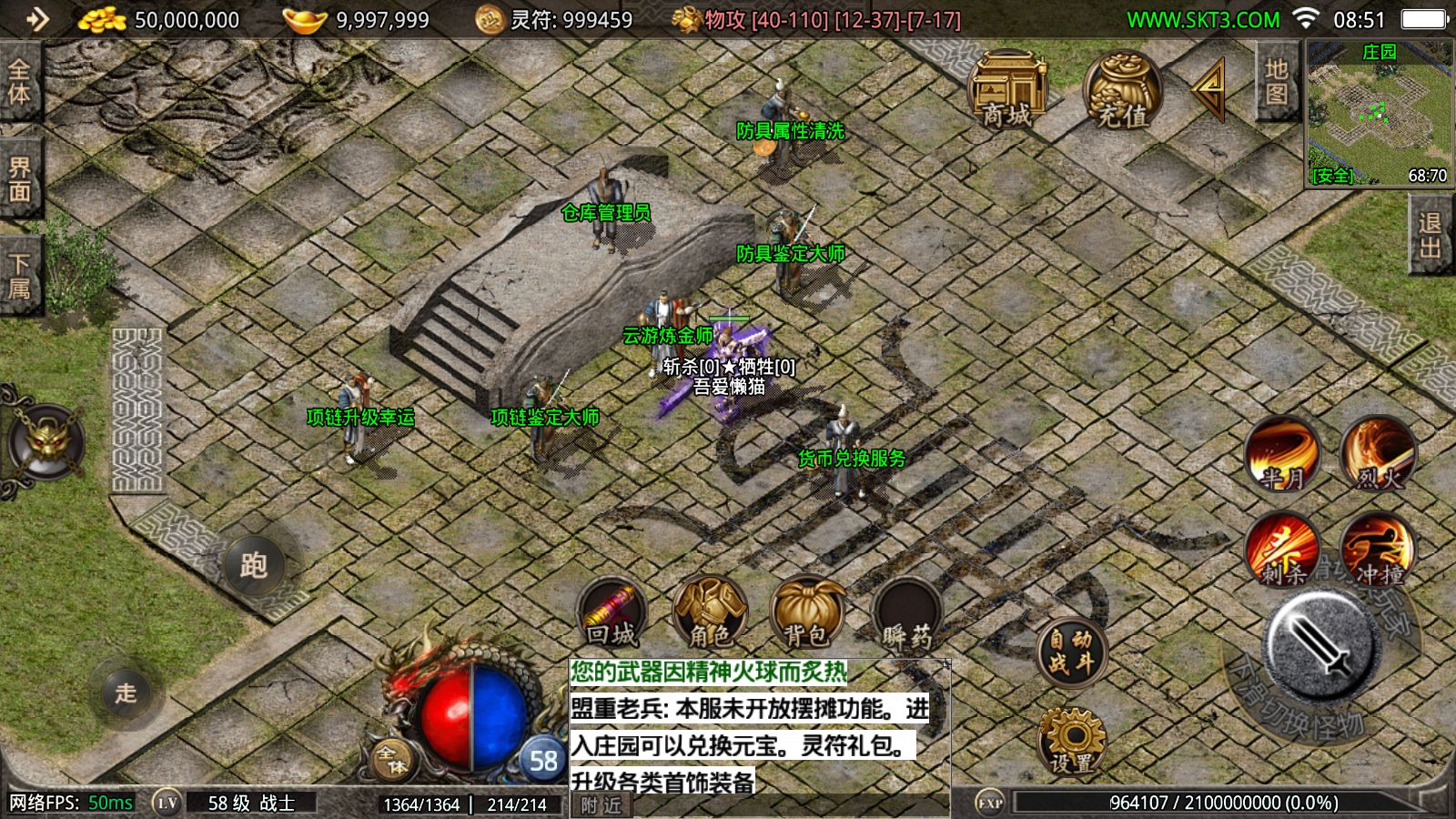Viewport: 1456px width, 819px height.
Task: Switch to 走 walk mode
Action: click(126, 693)
